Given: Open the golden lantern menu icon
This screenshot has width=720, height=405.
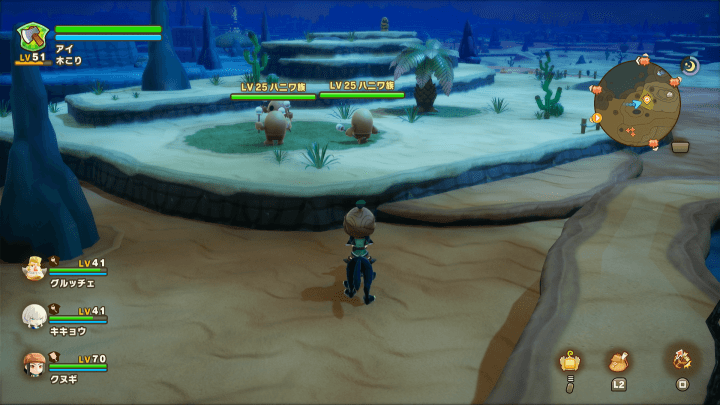Looking at the screenshot, I should coord(570,361).
